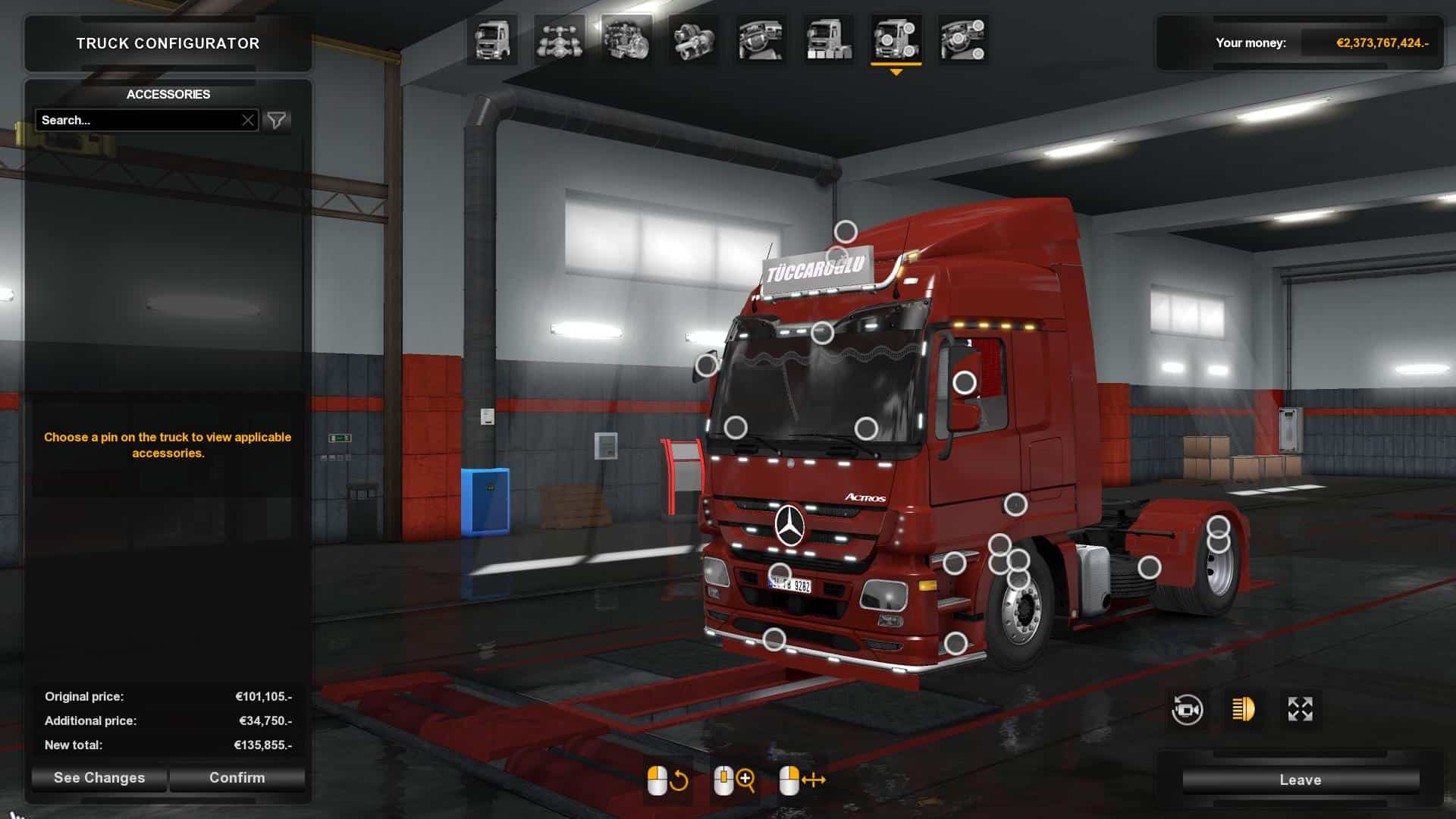Viewport: 1456px width, 819px height.
Task: Switch to the chassis axles tab
Action: coord(560,39)
